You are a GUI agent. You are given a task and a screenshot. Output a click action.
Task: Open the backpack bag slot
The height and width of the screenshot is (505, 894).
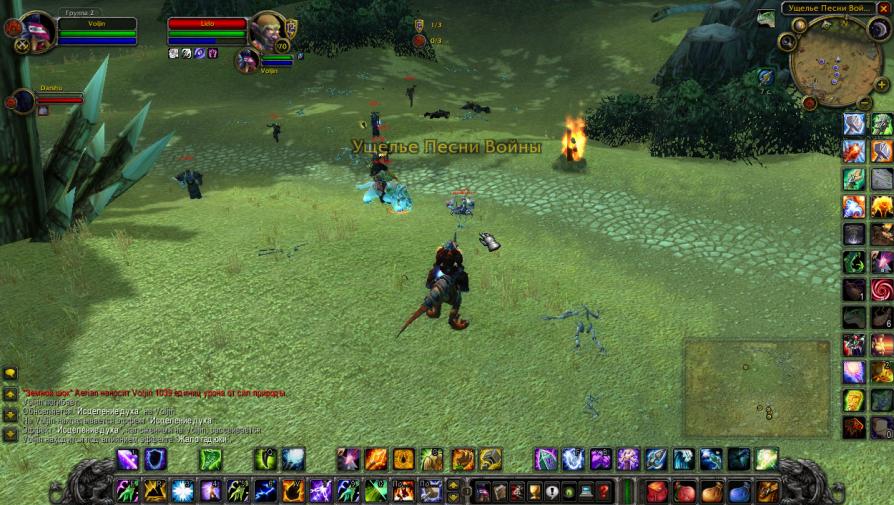(x=768, y=492)
